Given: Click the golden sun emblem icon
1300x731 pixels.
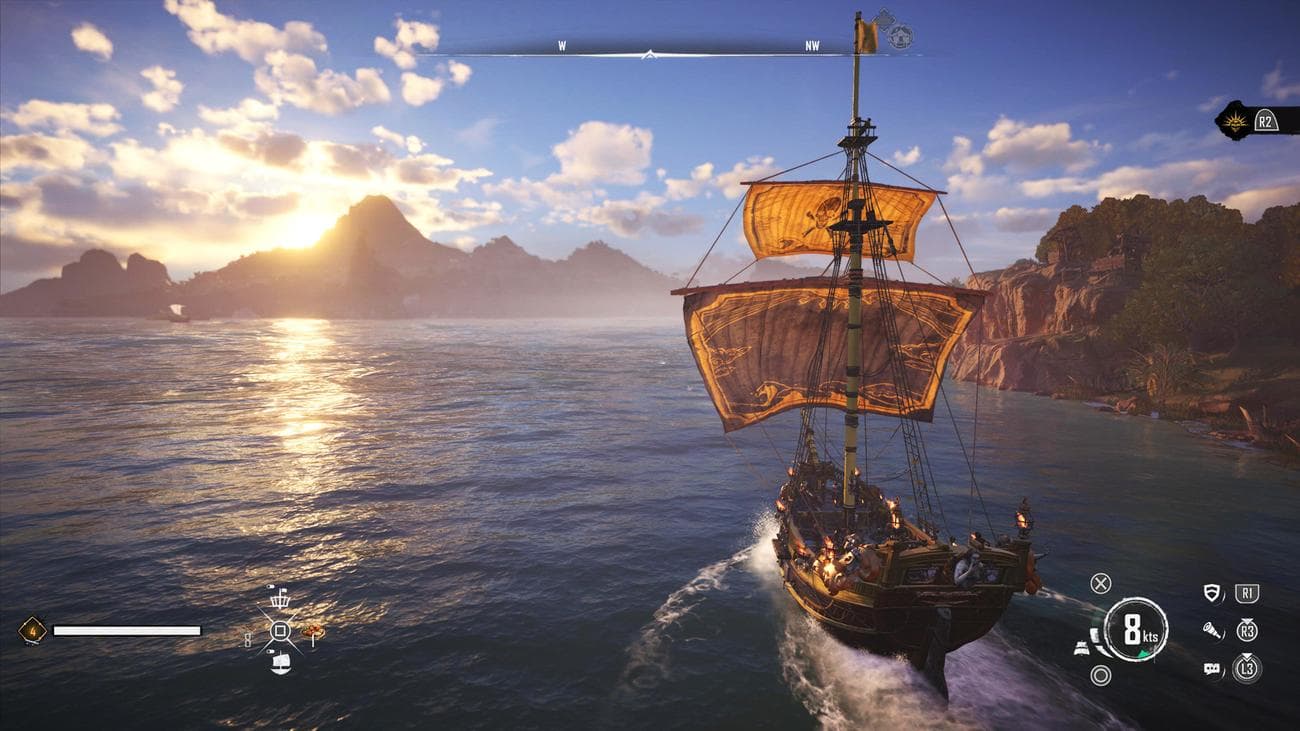Looking at the screenshot, I should click(x=1235, y=120).
